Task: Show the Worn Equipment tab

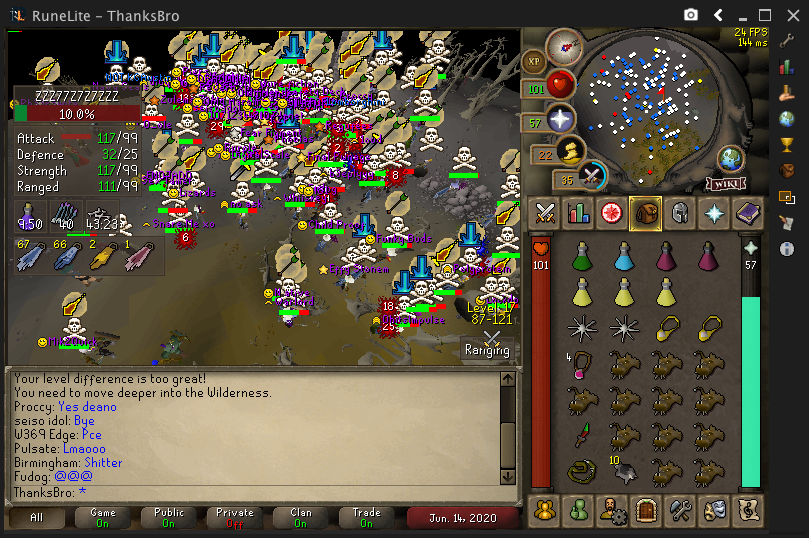Action: 678,212
